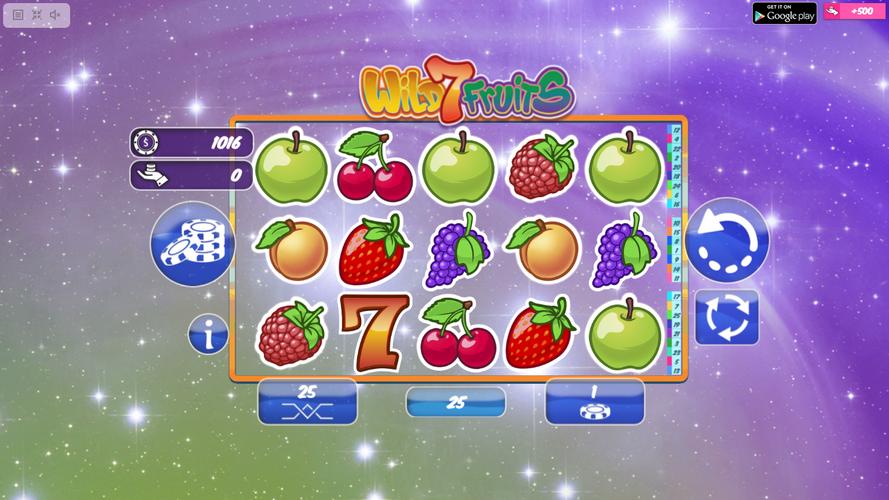Viewport: 889px width, 500px height.
Task: Claim the pink +500 bonus coins
Action: coord(851,11)
